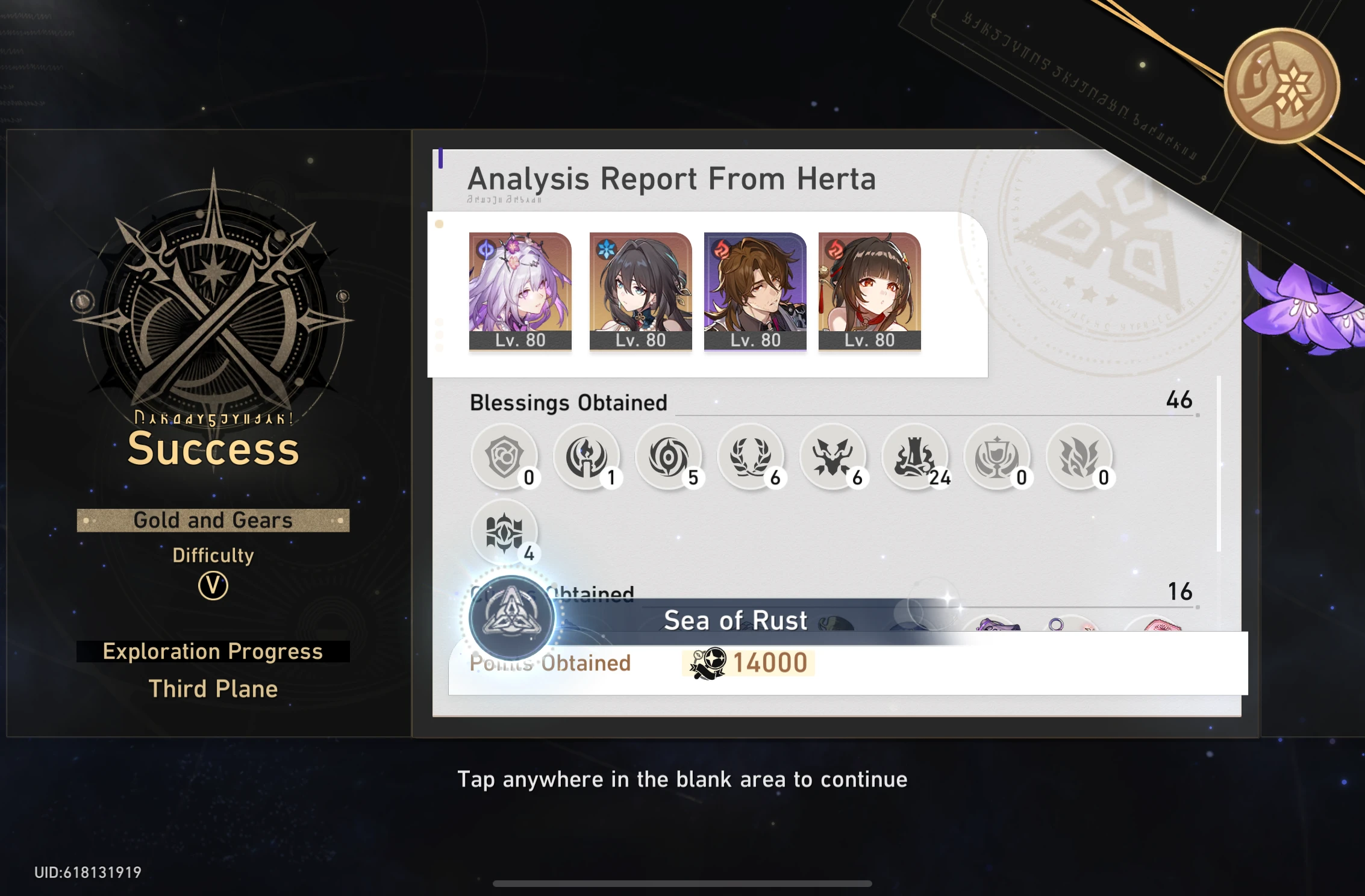Image resolution: width=1365 pixels, height=896 pixels.
Task: Select the Nihility blessing icon showing 5
Action: pos(669,456)
